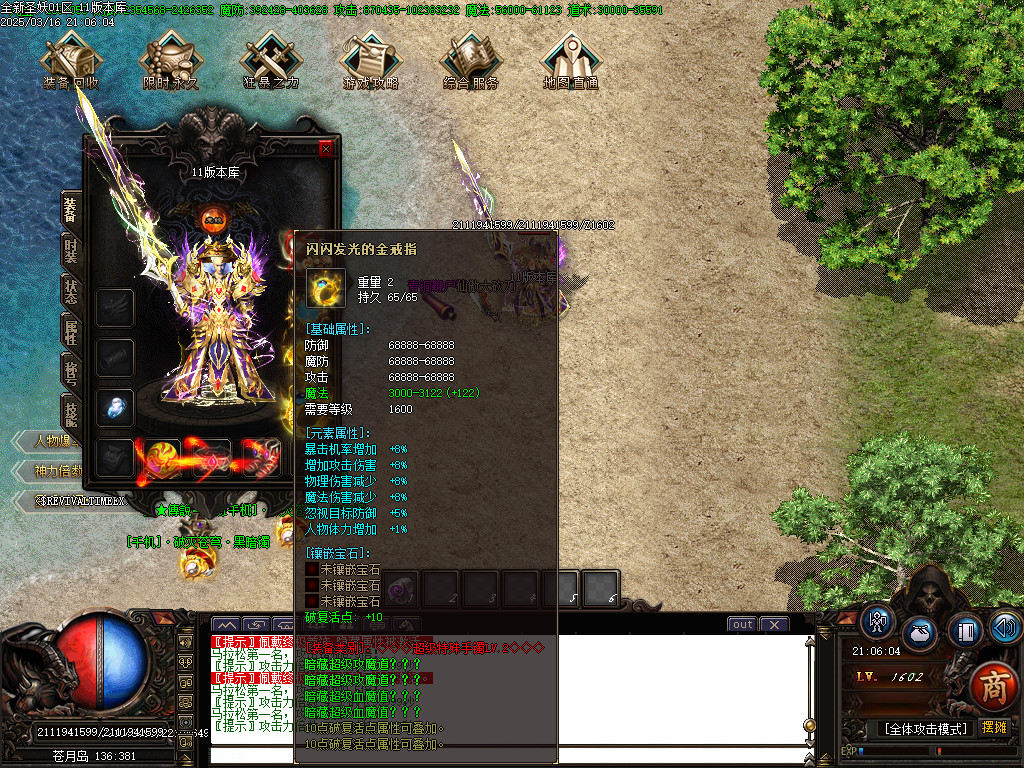The image size is (1024, 768).
Task: Open the bag inventory round icon
Action: point(920,634)
